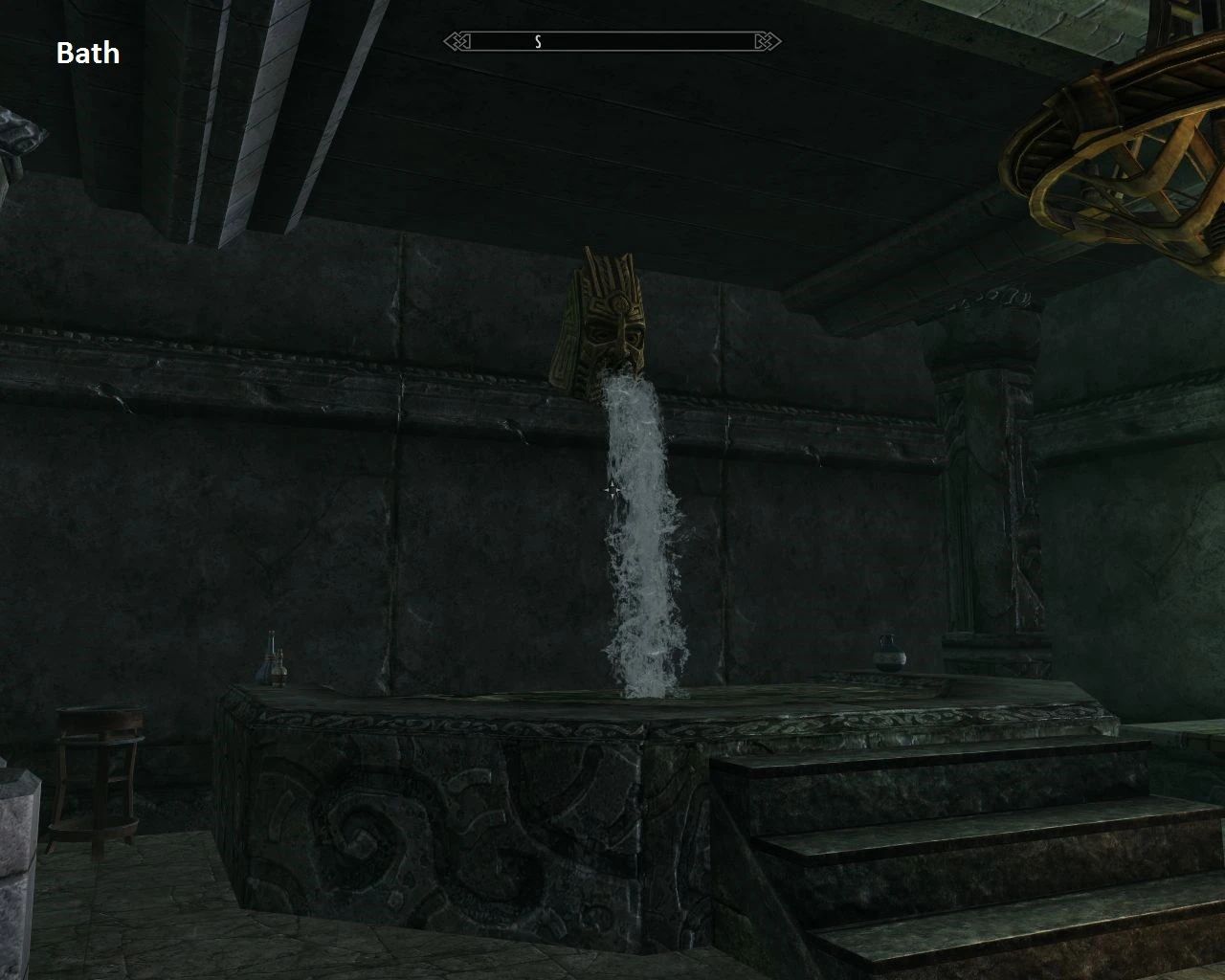1225x980 pixels.
Task: Click the S marker on the compass
Action: [x=538, y=42]
